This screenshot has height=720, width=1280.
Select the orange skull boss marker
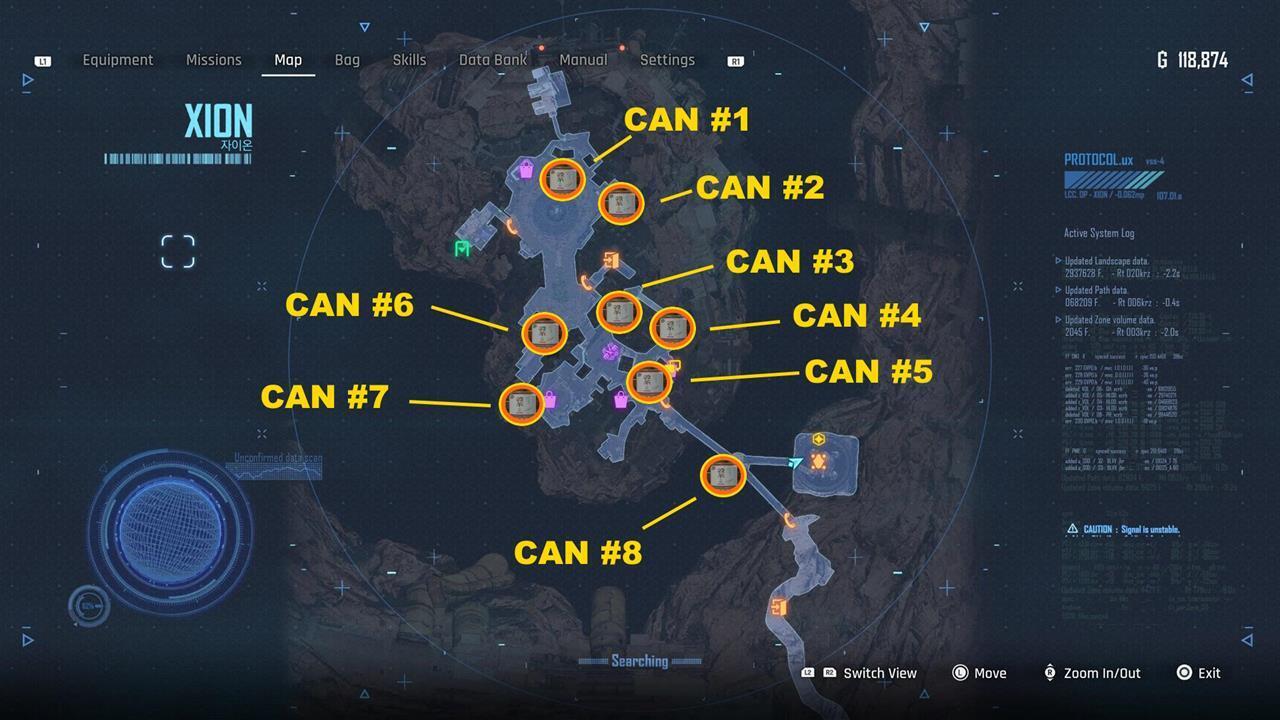(x=818, y=462)
